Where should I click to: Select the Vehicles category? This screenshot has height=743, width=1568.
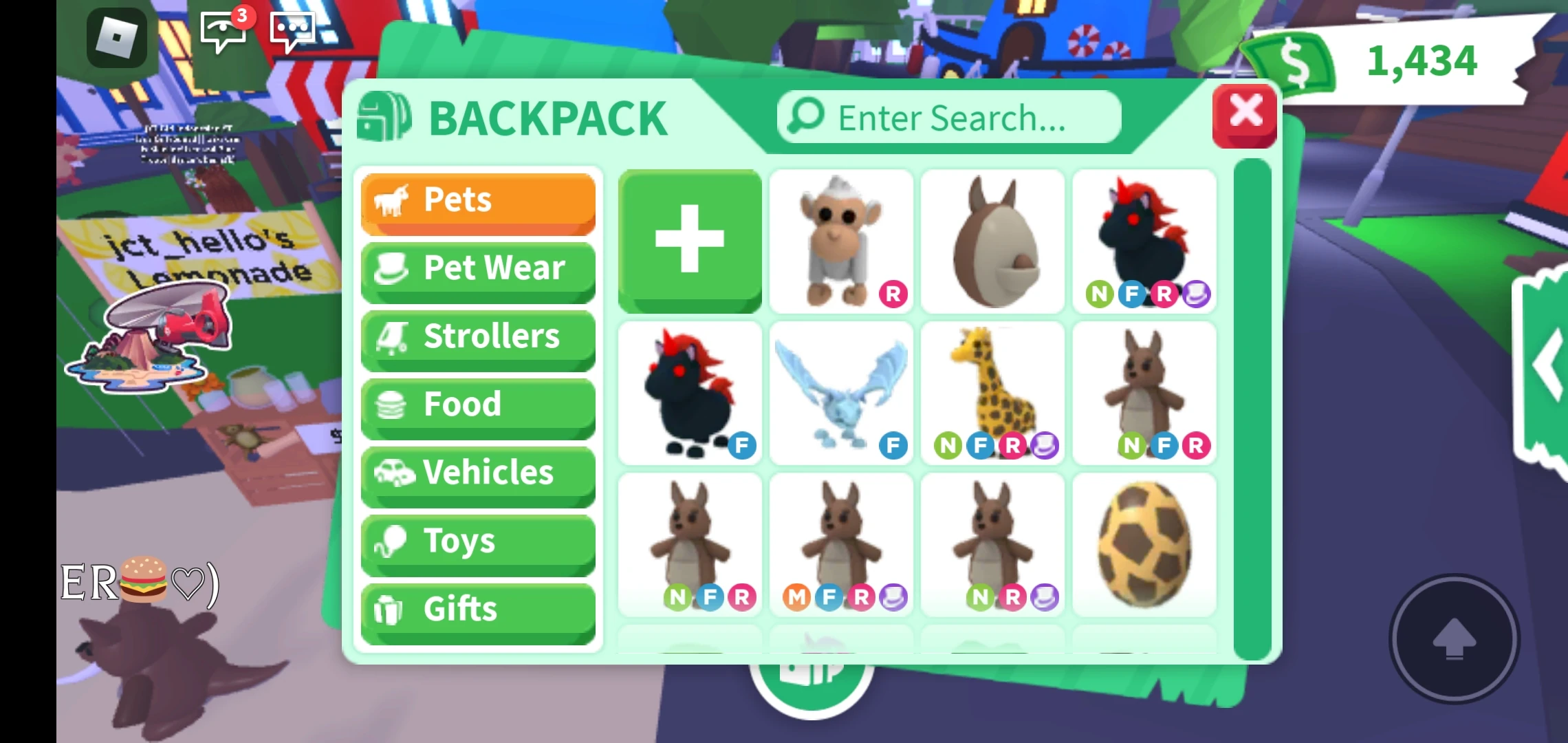pos(478,473)
